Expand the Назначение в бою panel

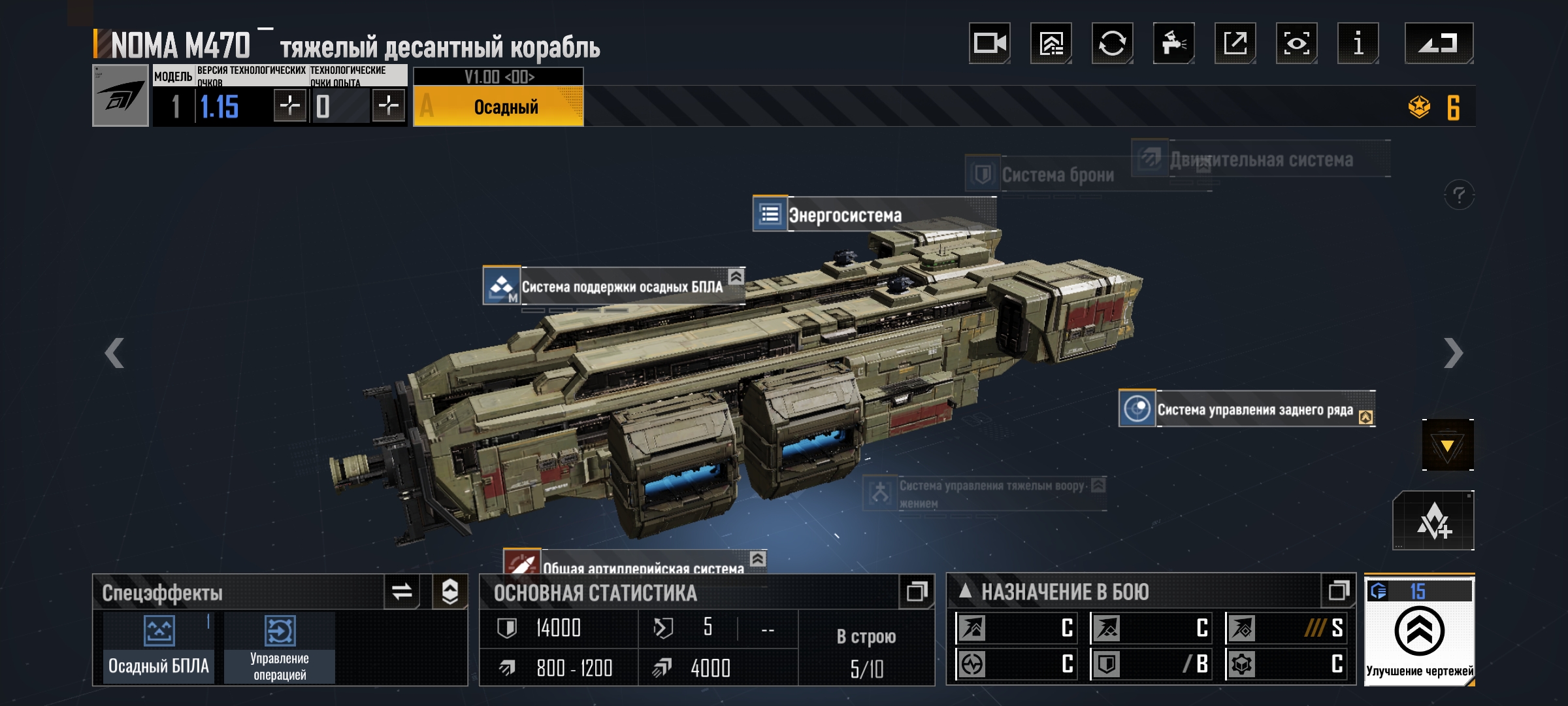pyautogui.click(x=1338, y=592)
